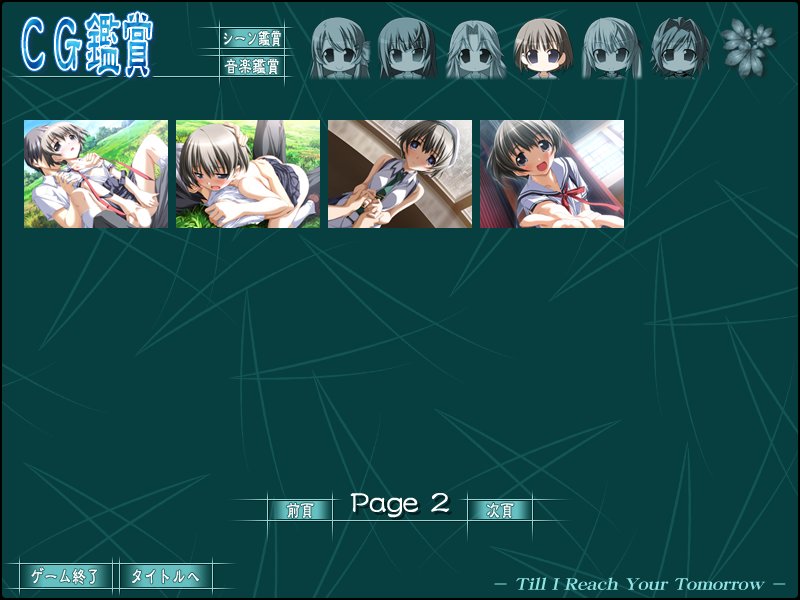
Task: Advance to next page with 次頁
Action: point(500,510)
